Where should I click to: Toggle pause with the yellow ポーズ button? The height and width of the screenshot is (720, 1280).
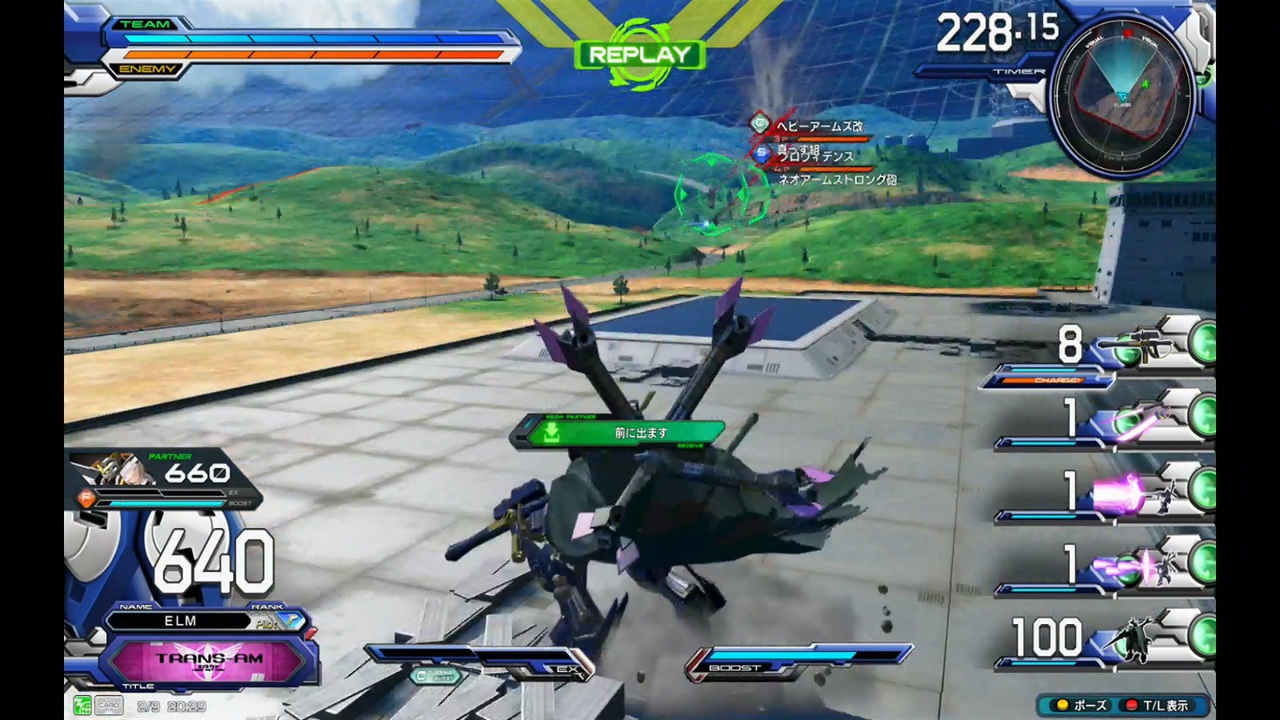point(1082,705)
